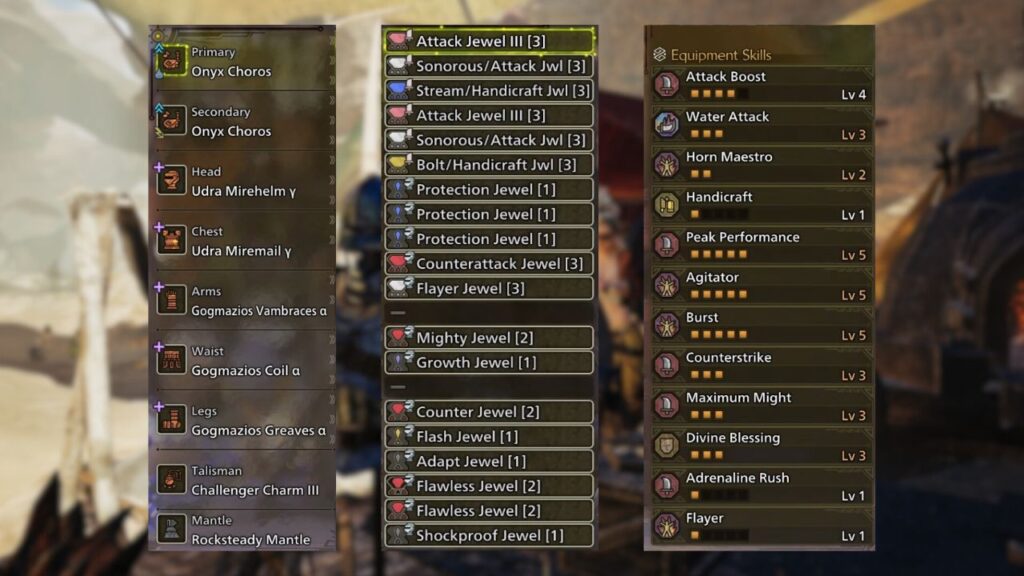Screen dimensions: 1024x576
Task: Select the Gogmazios Vambraces α arms slot
Action: pyautogui.click(x=242, y=301)
